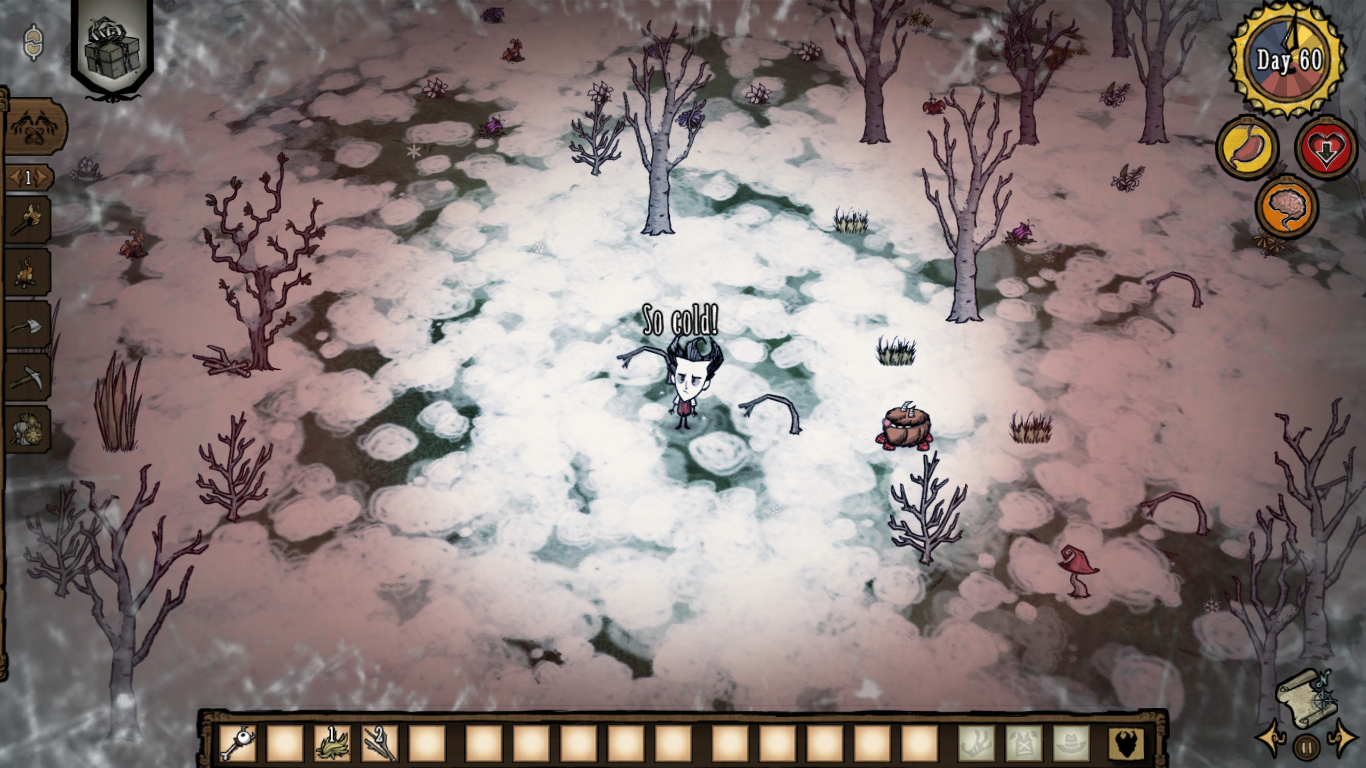Select the eyeball bone staff inventory slot

tap(238, 743)
